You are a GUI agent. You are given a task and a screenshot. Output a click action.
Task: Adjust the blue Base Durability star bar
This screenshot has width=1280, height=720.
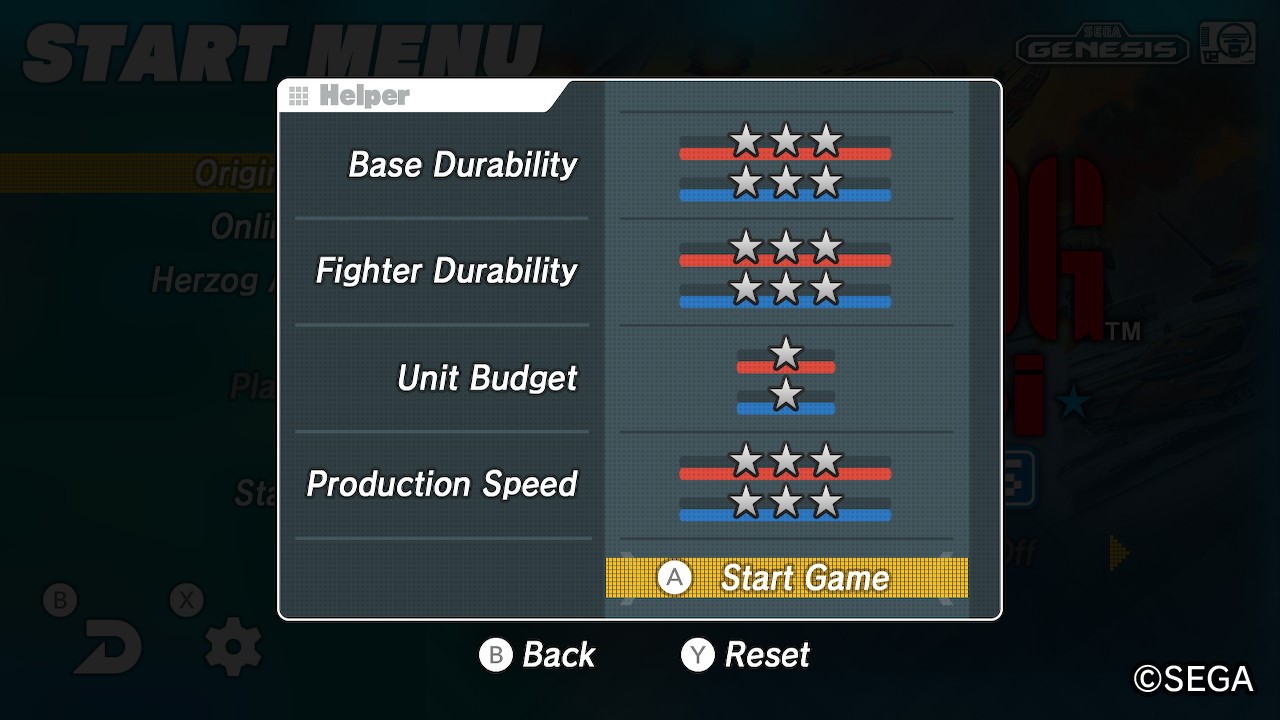pyautogui.click(x=785, y=186)
